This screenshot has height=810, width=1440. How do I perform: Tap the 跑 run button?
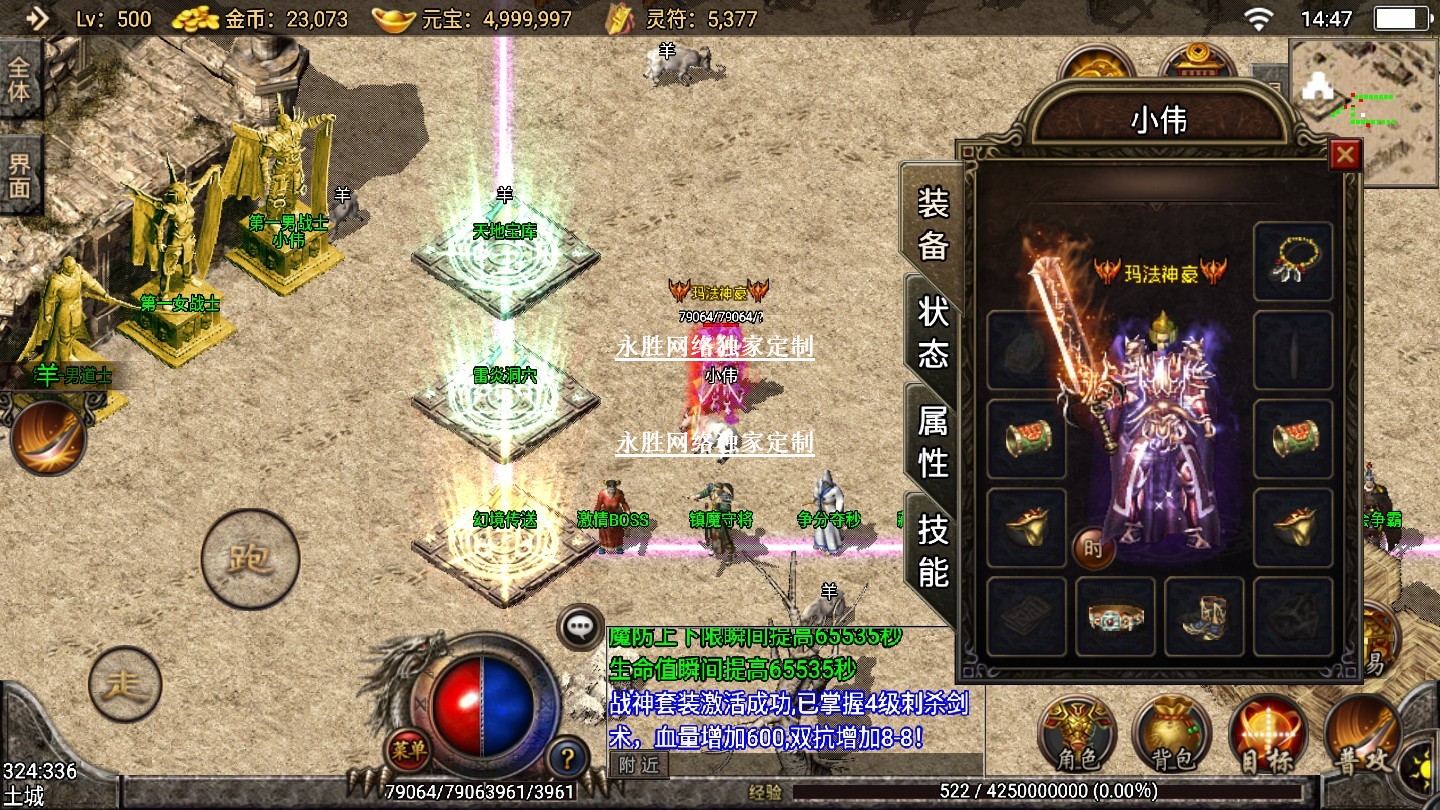[x=250, y=558]
